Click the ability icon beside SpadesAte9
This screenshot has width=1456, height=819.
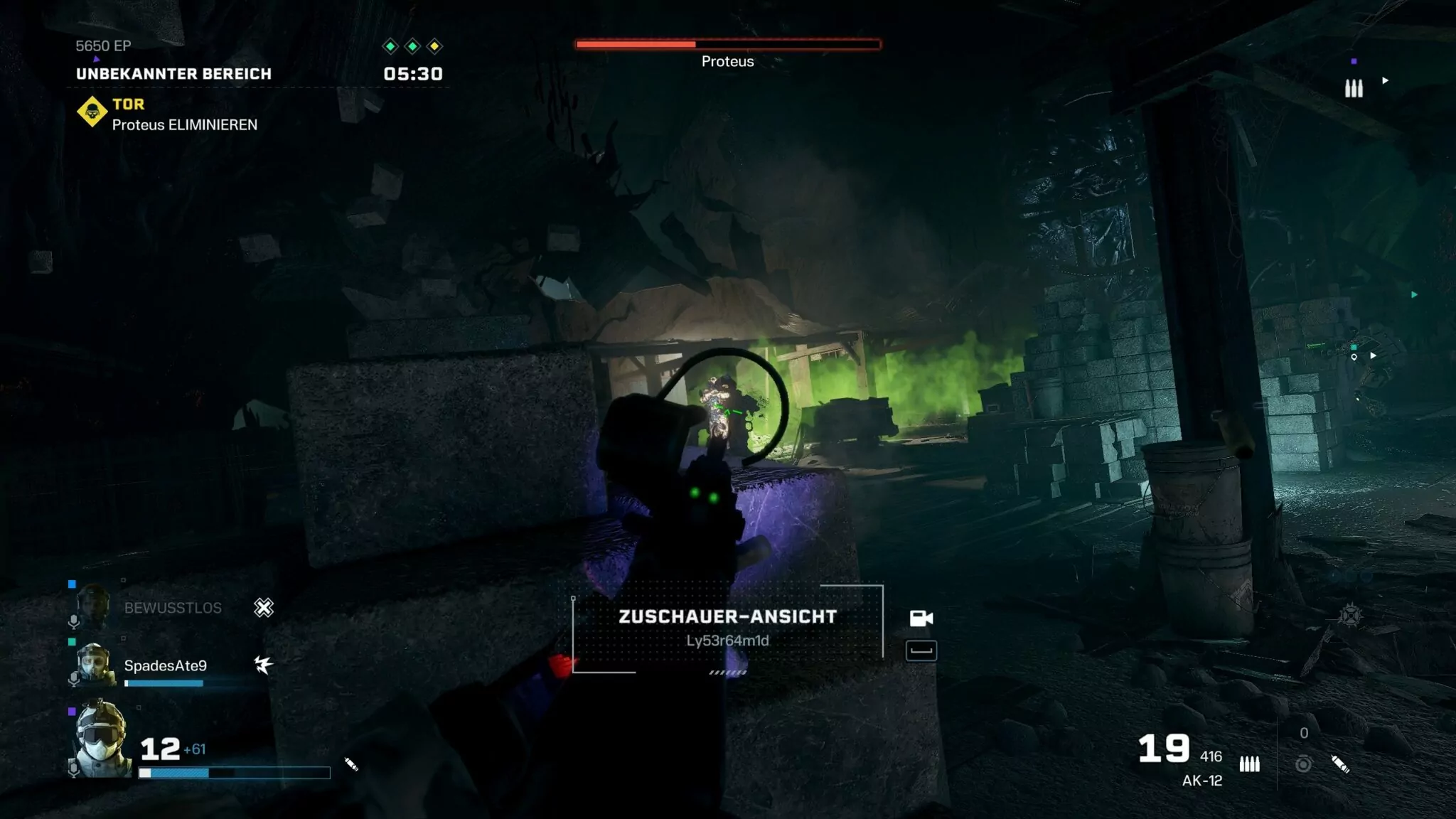coord(264,665)
